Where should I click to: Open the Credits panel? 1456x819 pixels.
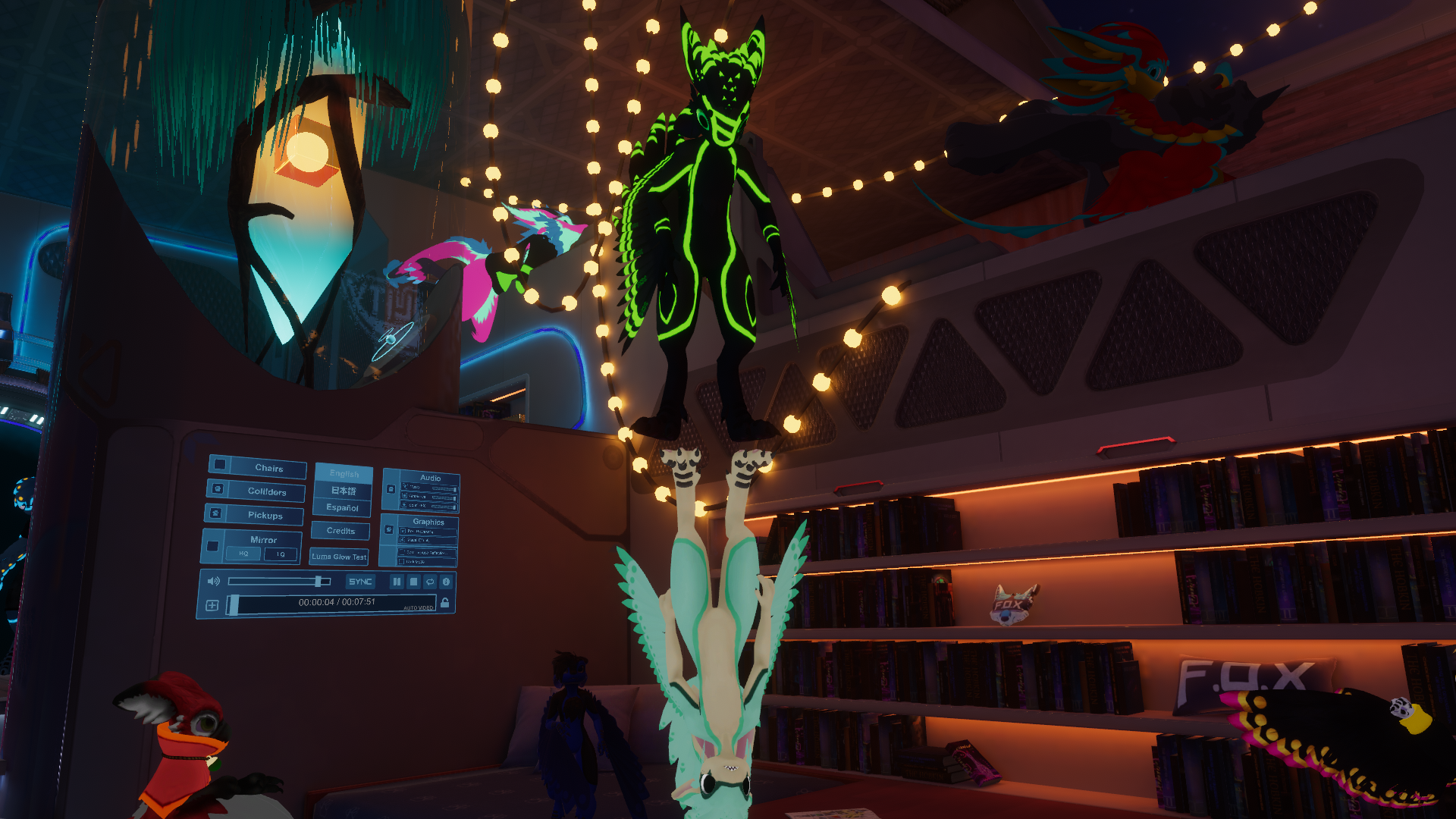[x=340, y=531]
